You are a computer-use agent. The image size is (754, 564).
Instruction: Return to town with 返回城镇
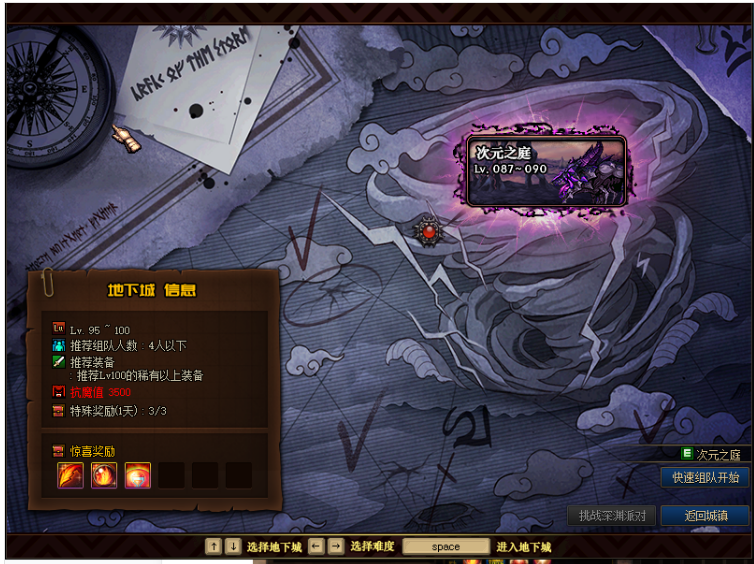pos(704,516)
